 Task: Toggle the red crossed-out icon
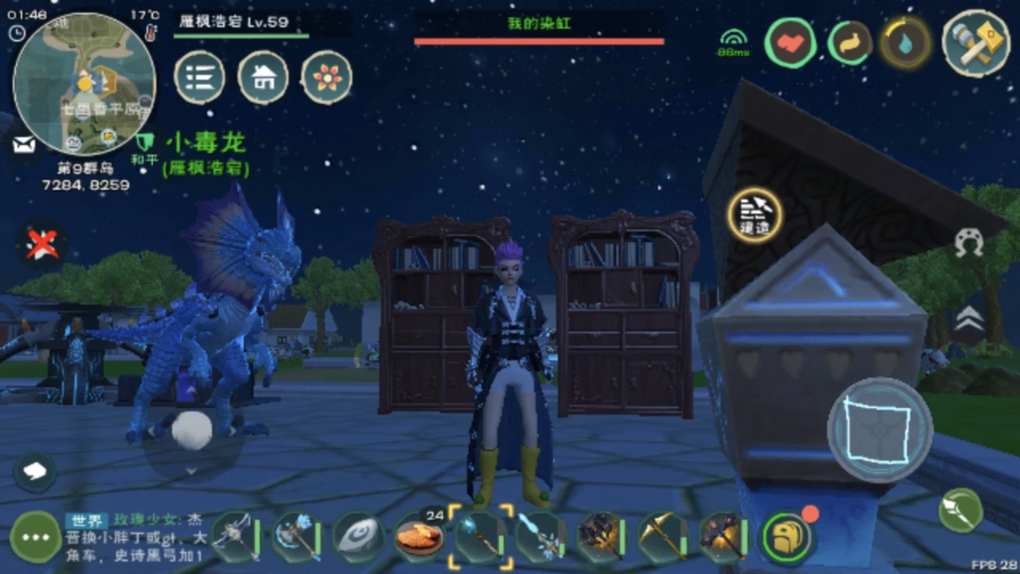pos(42,243)
